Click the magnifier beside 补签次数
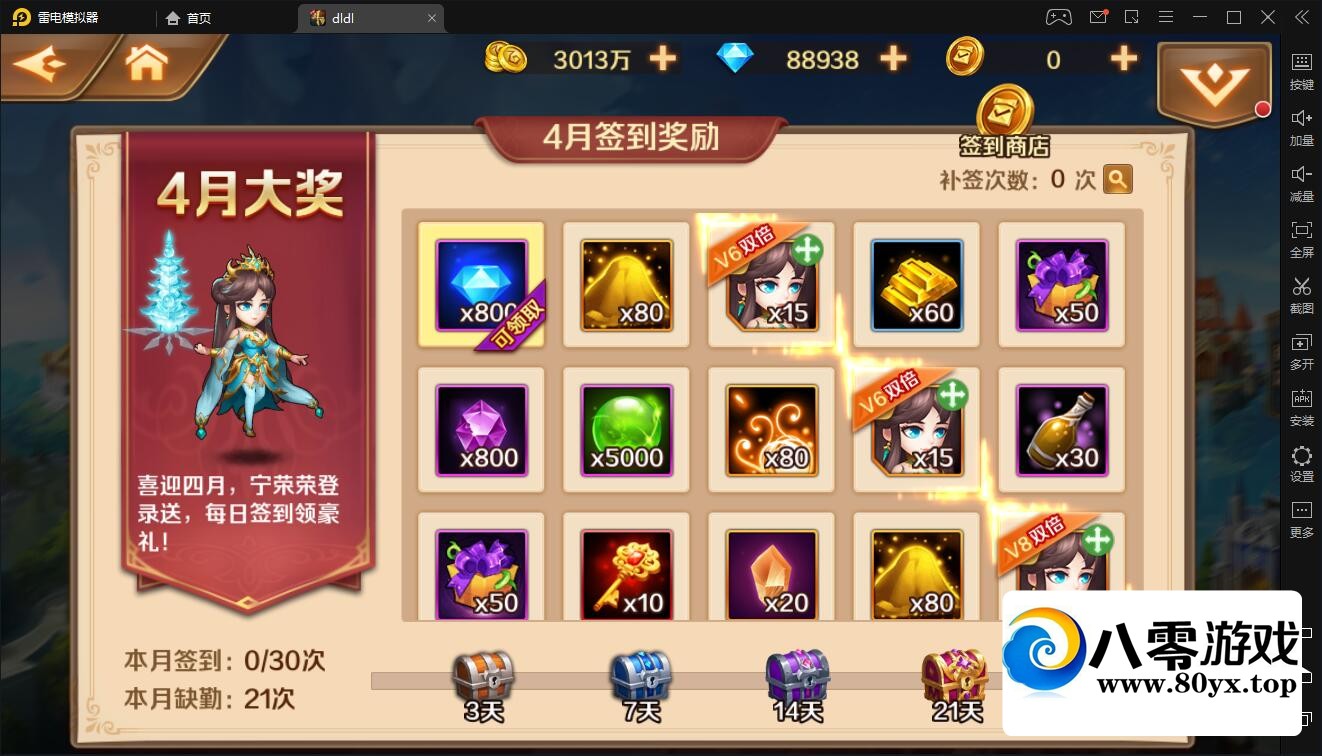 click(1118, 180)
